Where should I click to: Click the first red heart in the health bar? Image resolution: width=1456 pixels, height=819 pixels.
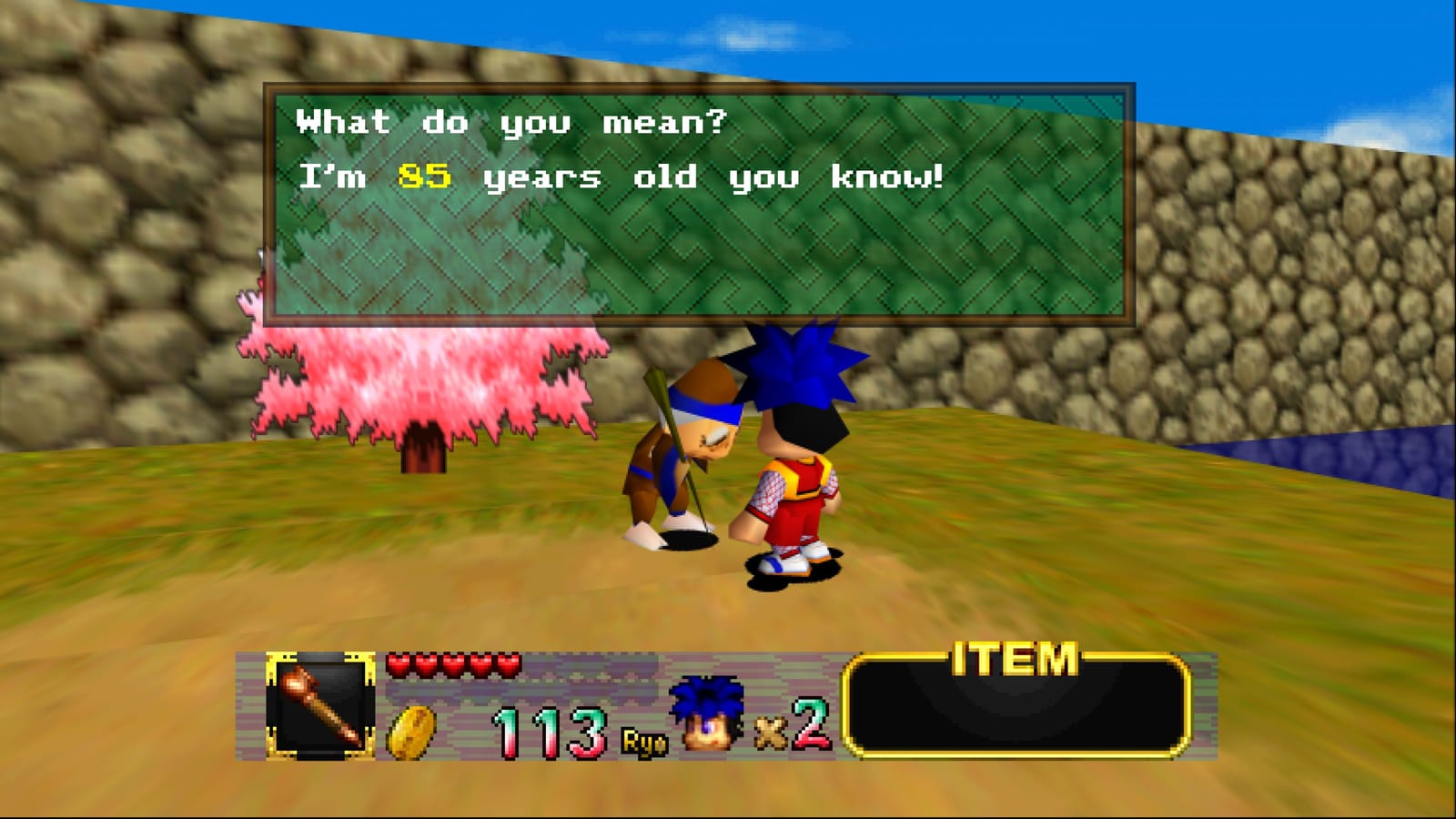399,665
